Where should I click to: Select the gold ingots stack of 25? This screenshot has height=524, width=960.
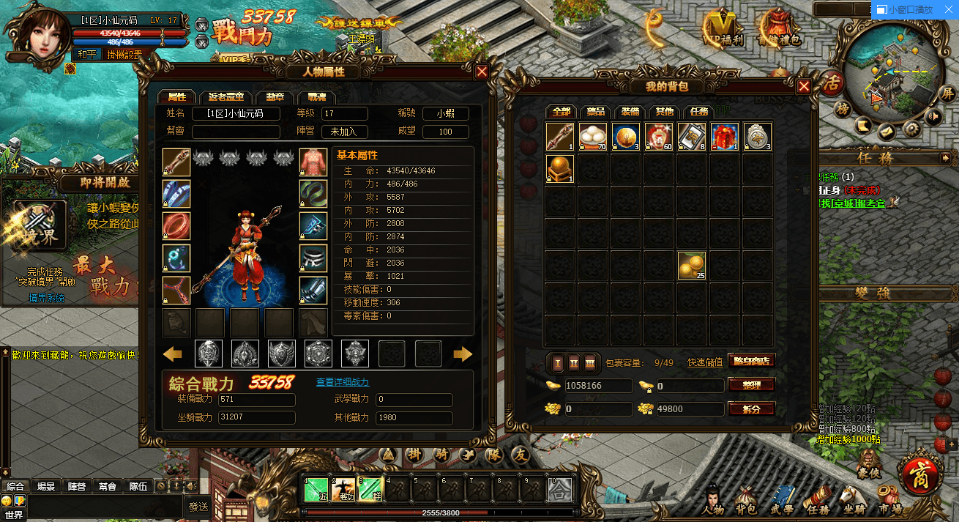coord(691,265)
